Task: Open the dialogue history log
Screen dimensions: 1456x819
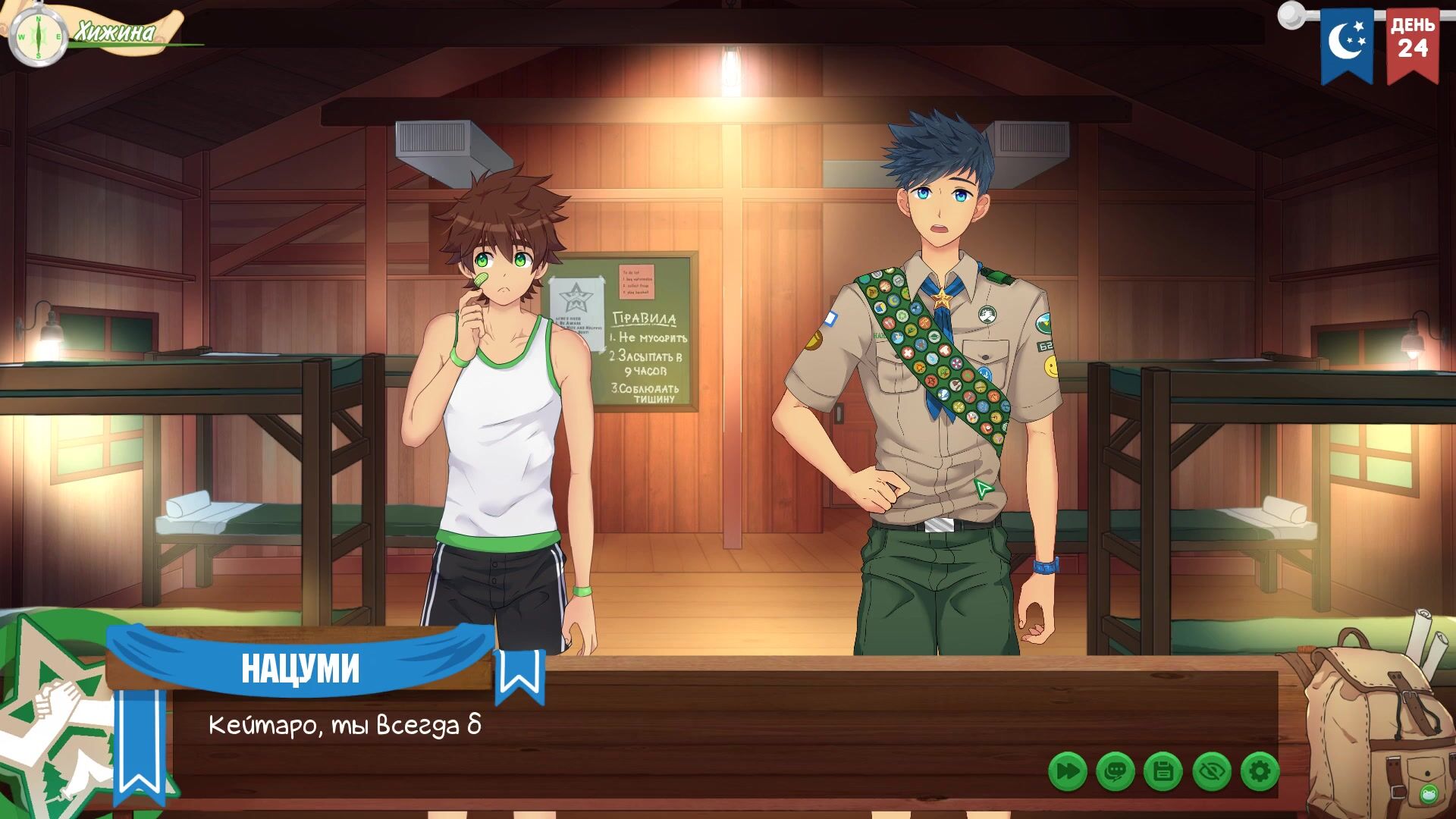Action: pyautogui.click(x=1115, y=772)
